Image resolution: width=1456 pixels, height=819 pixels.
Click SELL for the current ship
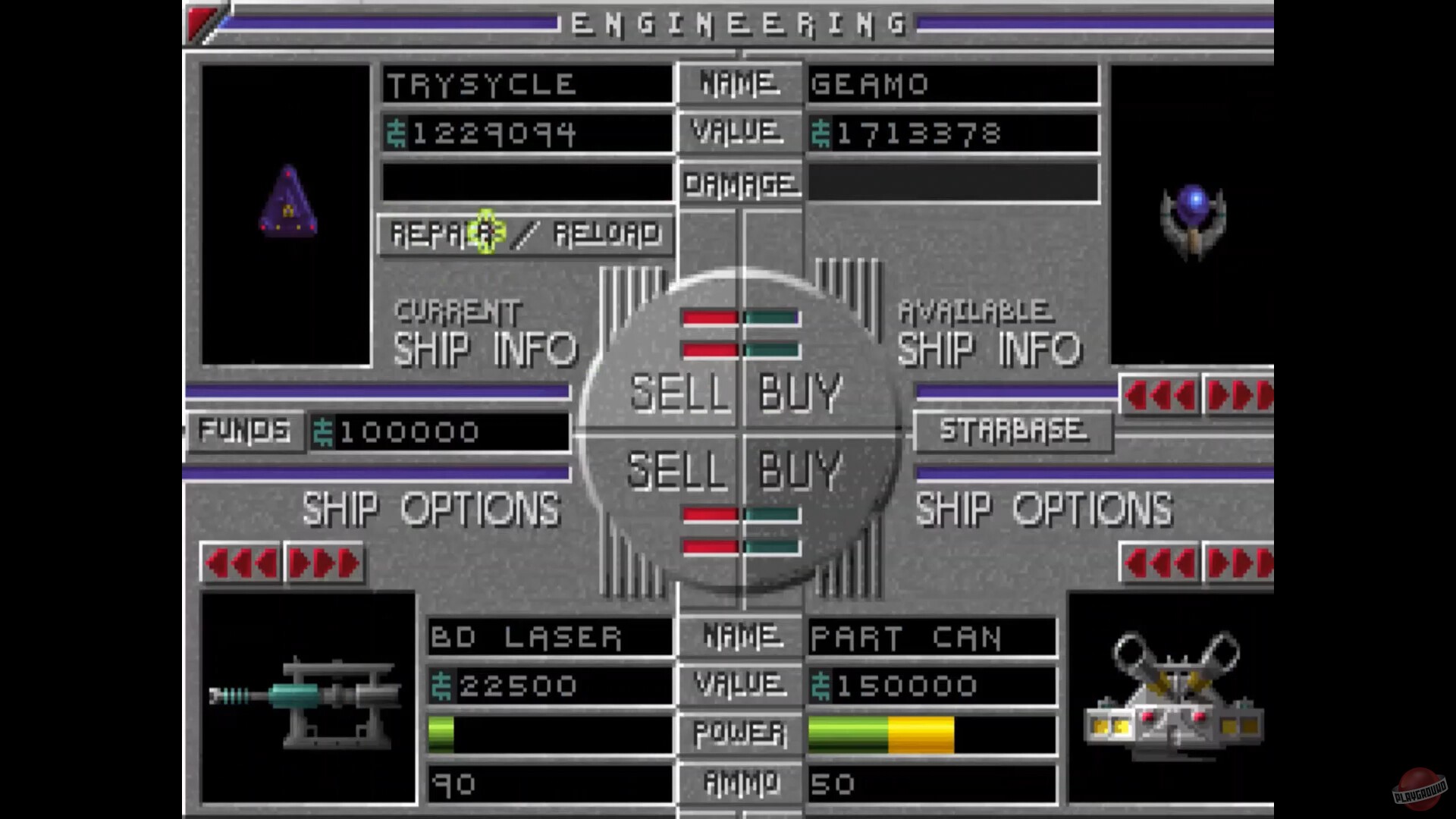pos(681,391)
